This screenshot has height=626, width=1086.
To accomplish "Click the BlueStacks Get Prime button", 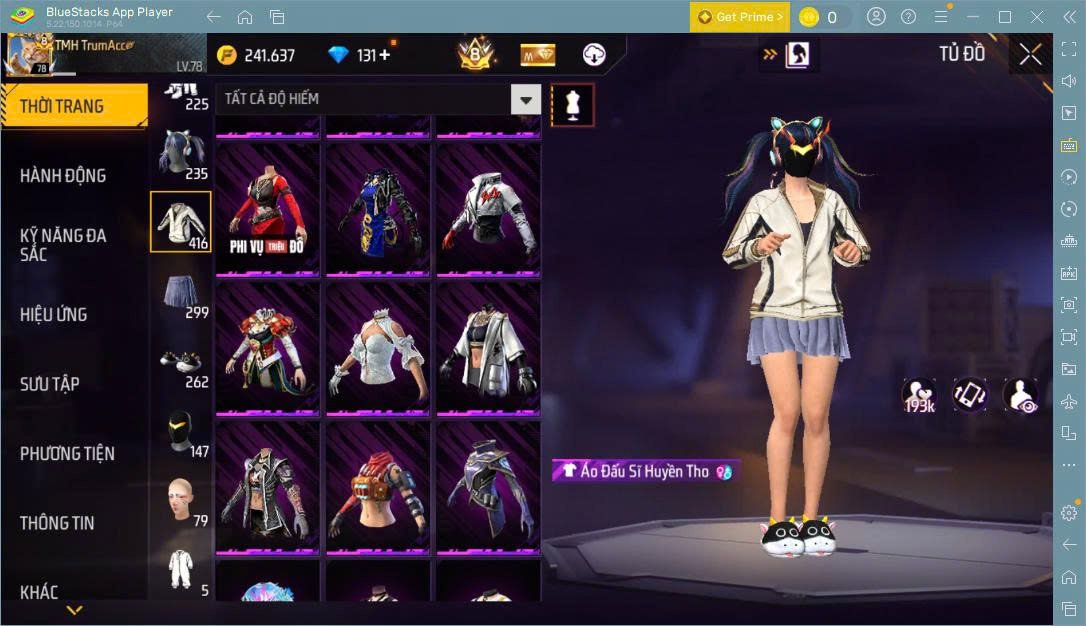I will pos(740,17).
